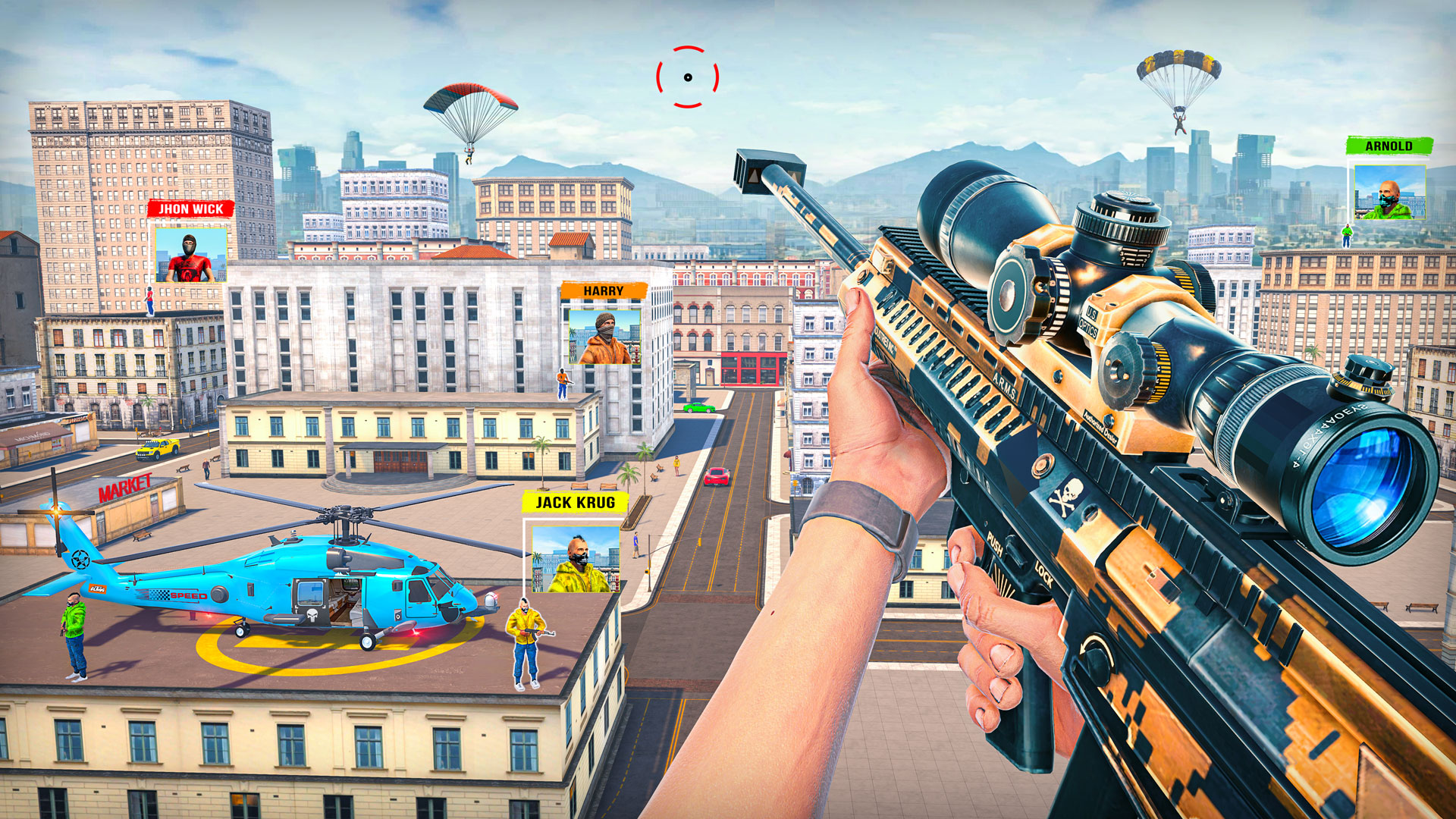
Task: Click the JHON WICK name label
Action: coord(190,208)
